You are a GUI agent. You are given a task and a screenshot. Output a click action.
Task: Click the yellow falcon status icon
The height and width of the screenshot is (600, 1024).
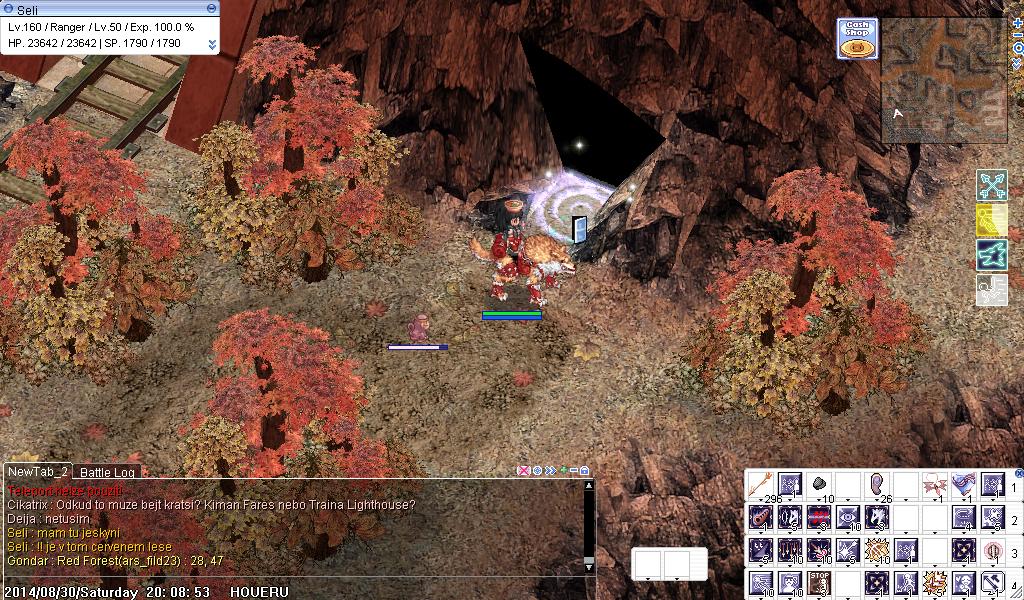point(991,221)
